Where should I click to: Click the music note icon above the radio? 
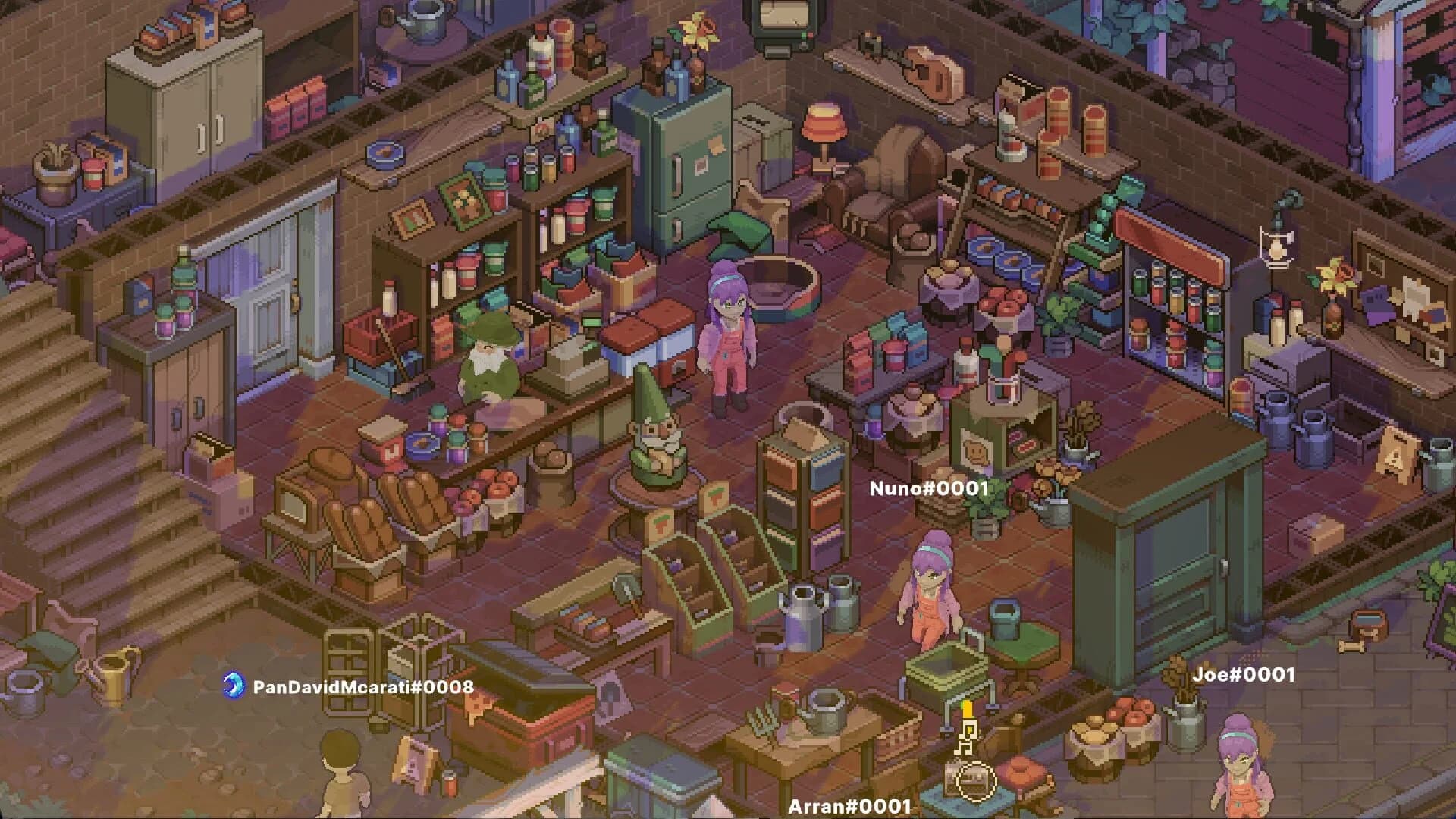click(965, 736)
